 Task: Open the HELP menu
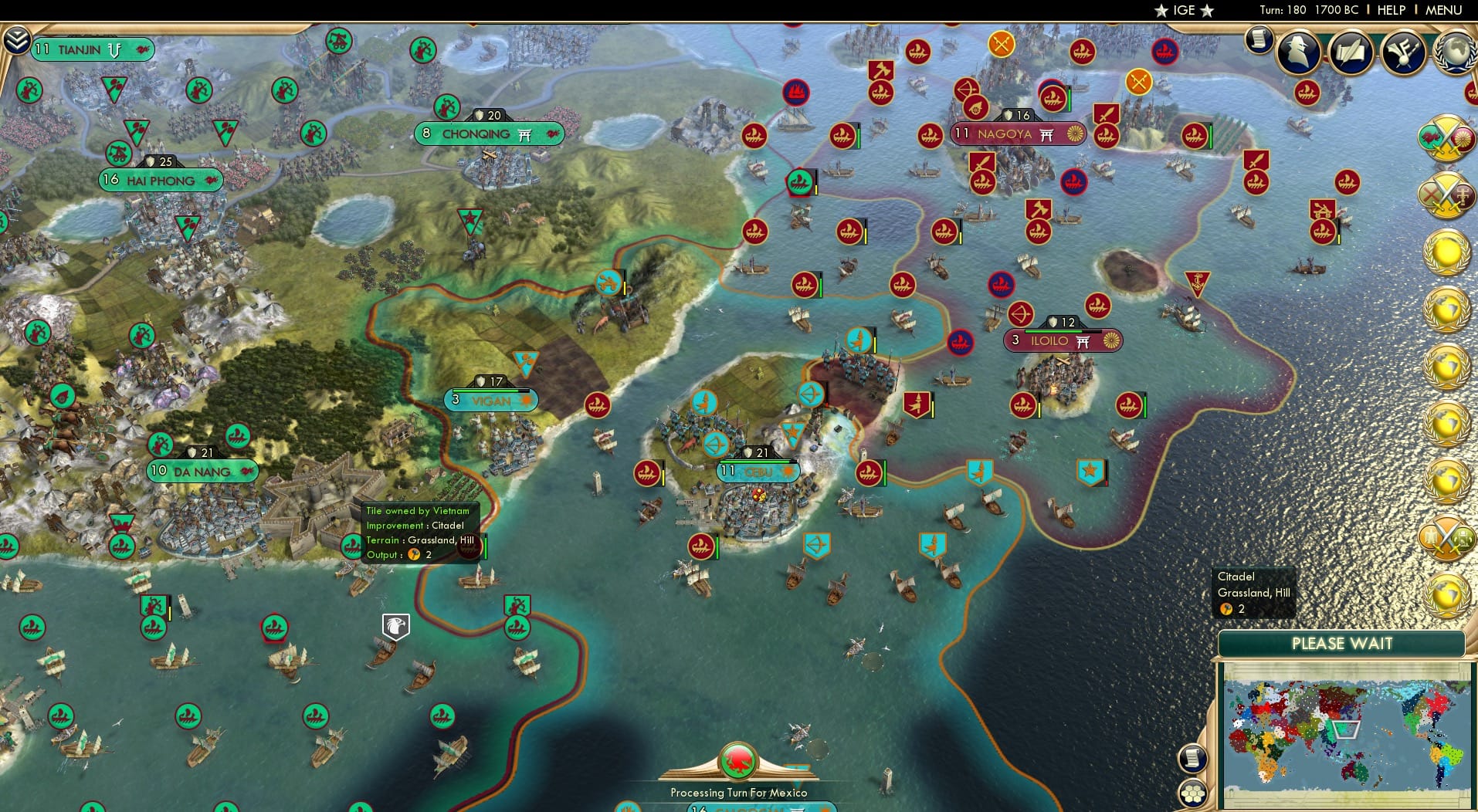click(1391, 10)
